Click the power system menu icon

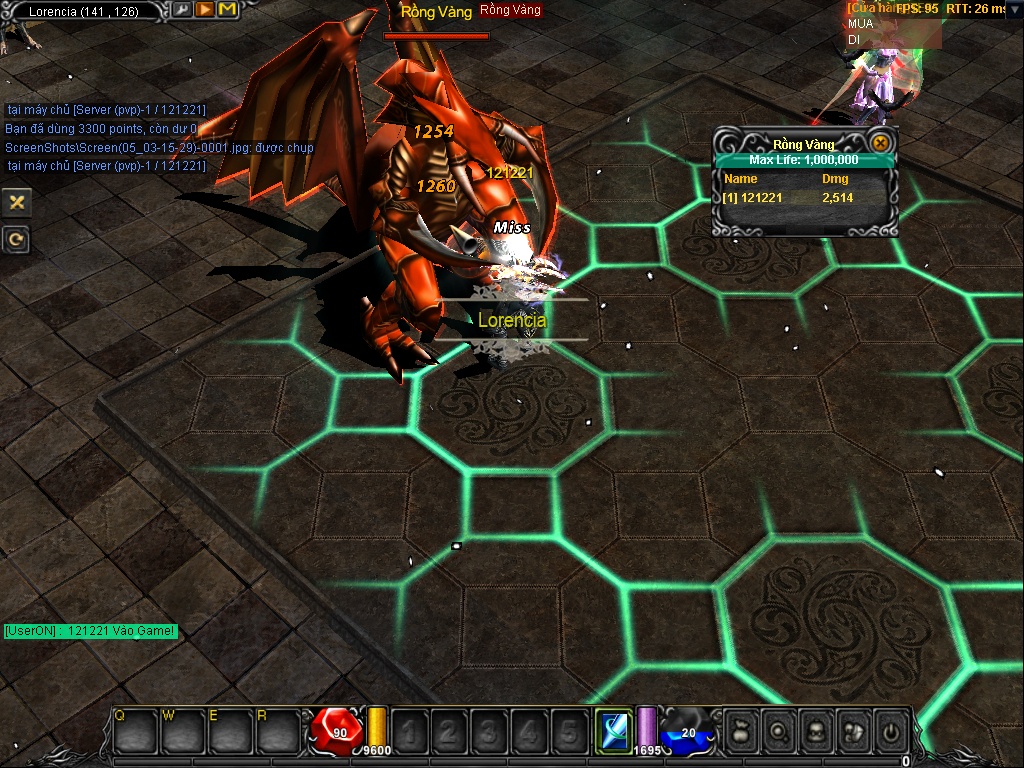click(x=891, y=731)
